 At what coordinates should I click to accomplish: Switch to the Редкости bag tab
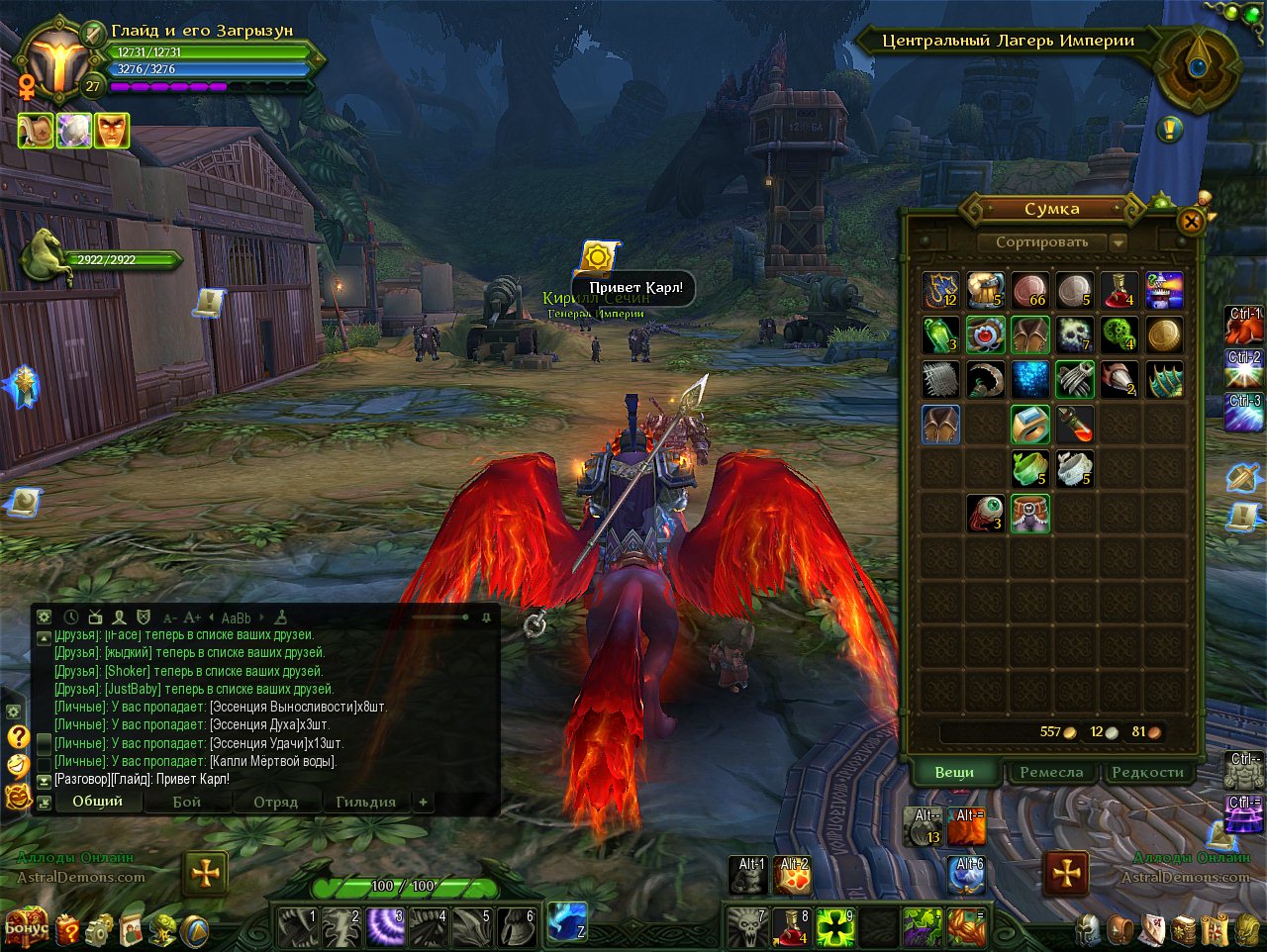1147,772
